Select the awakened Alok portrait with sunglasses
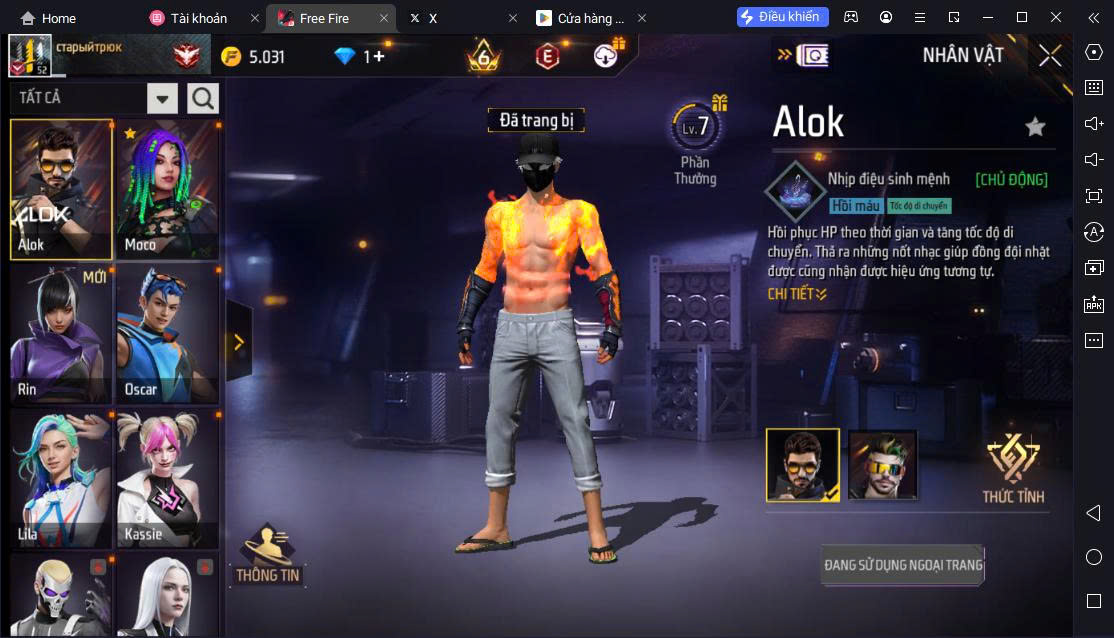The image size is (1114, 638). (x=883, y=465)
